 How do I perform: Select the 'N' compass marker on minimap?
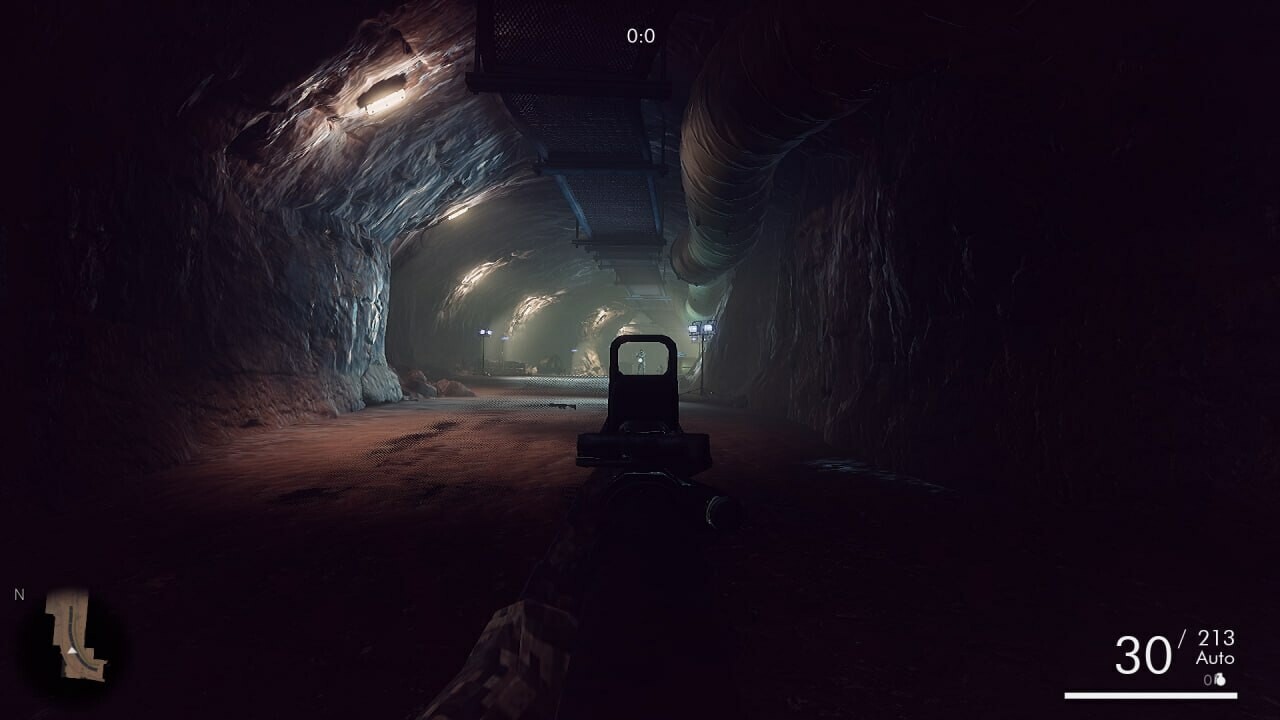pyautogui.click(x=20, y=593)
